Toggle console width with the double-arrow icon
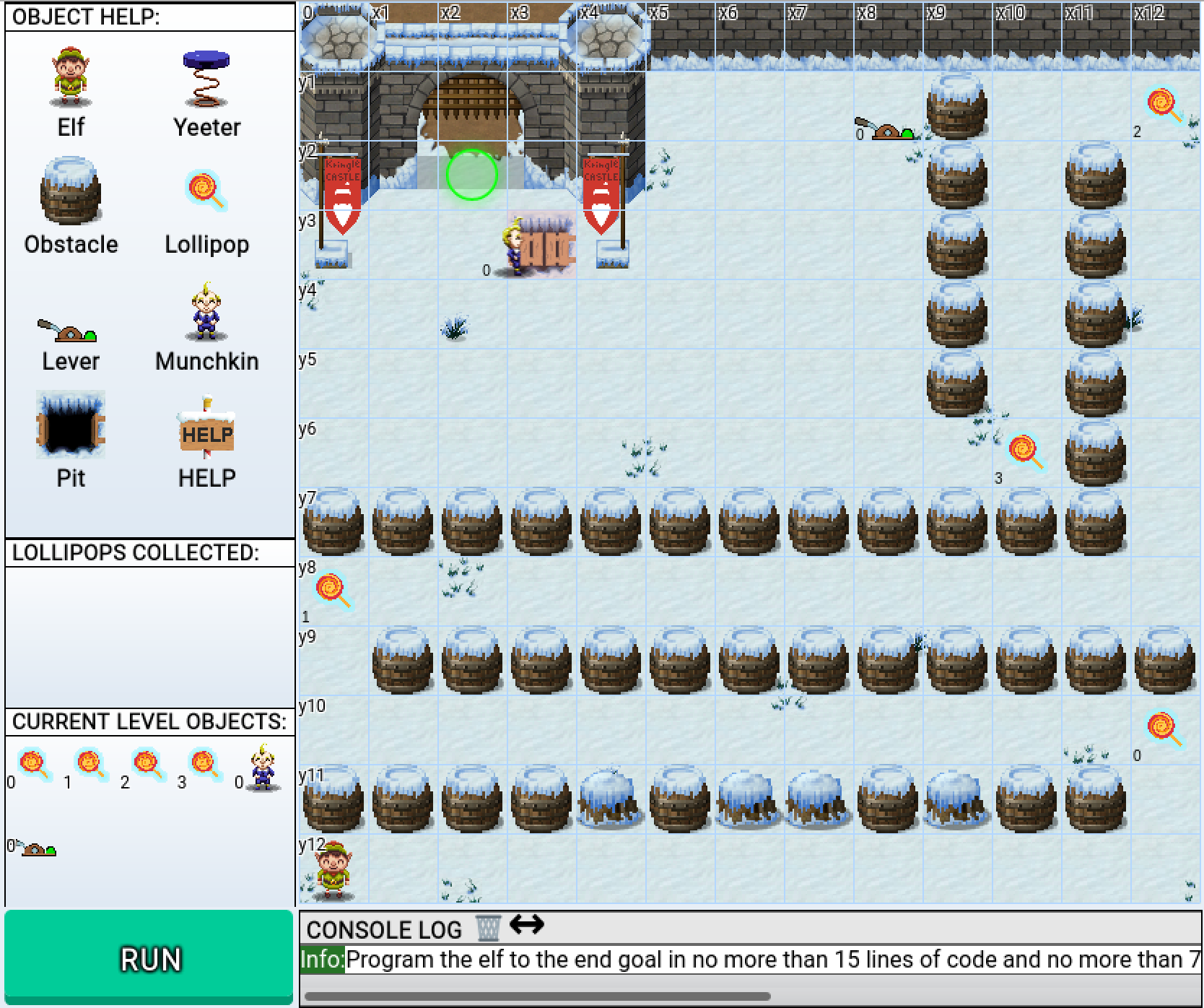The width and height of the screenshot is (1204, 1008). click(x=526, y=924)
